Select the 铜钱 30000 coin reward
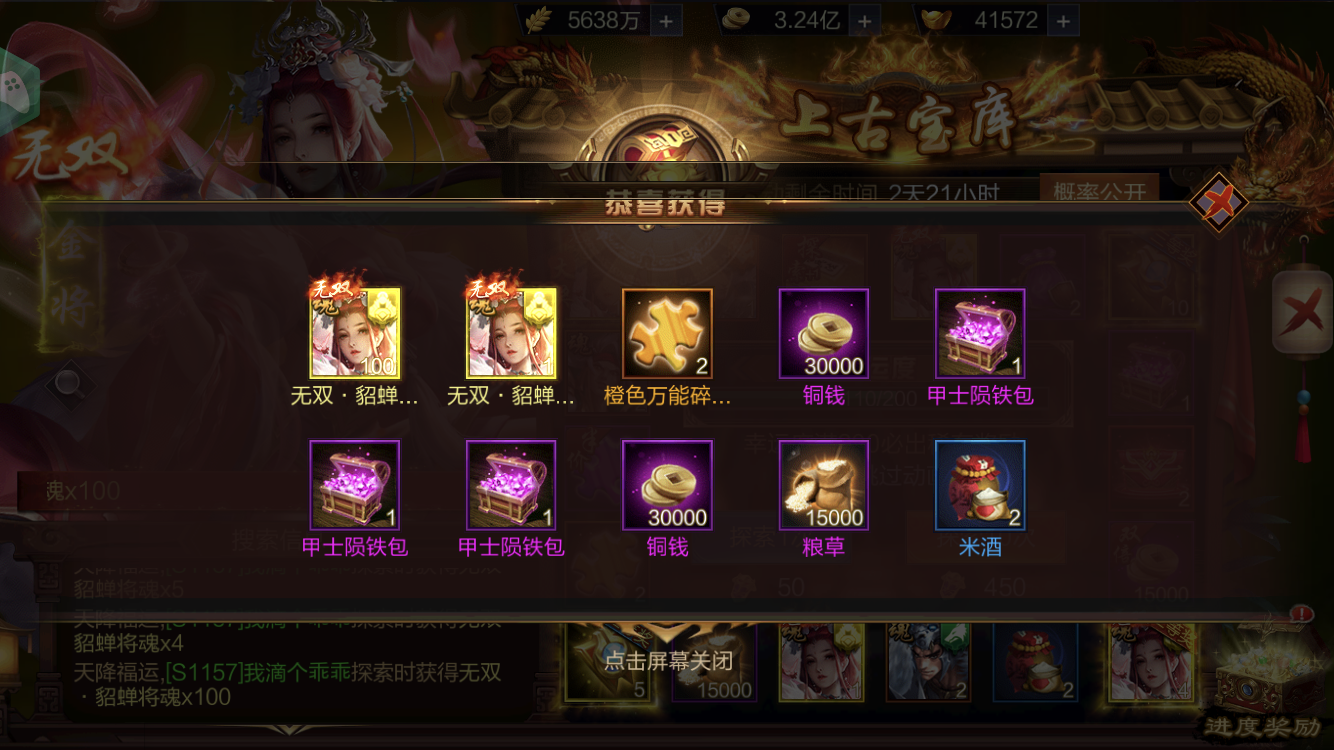 point(823,333)
